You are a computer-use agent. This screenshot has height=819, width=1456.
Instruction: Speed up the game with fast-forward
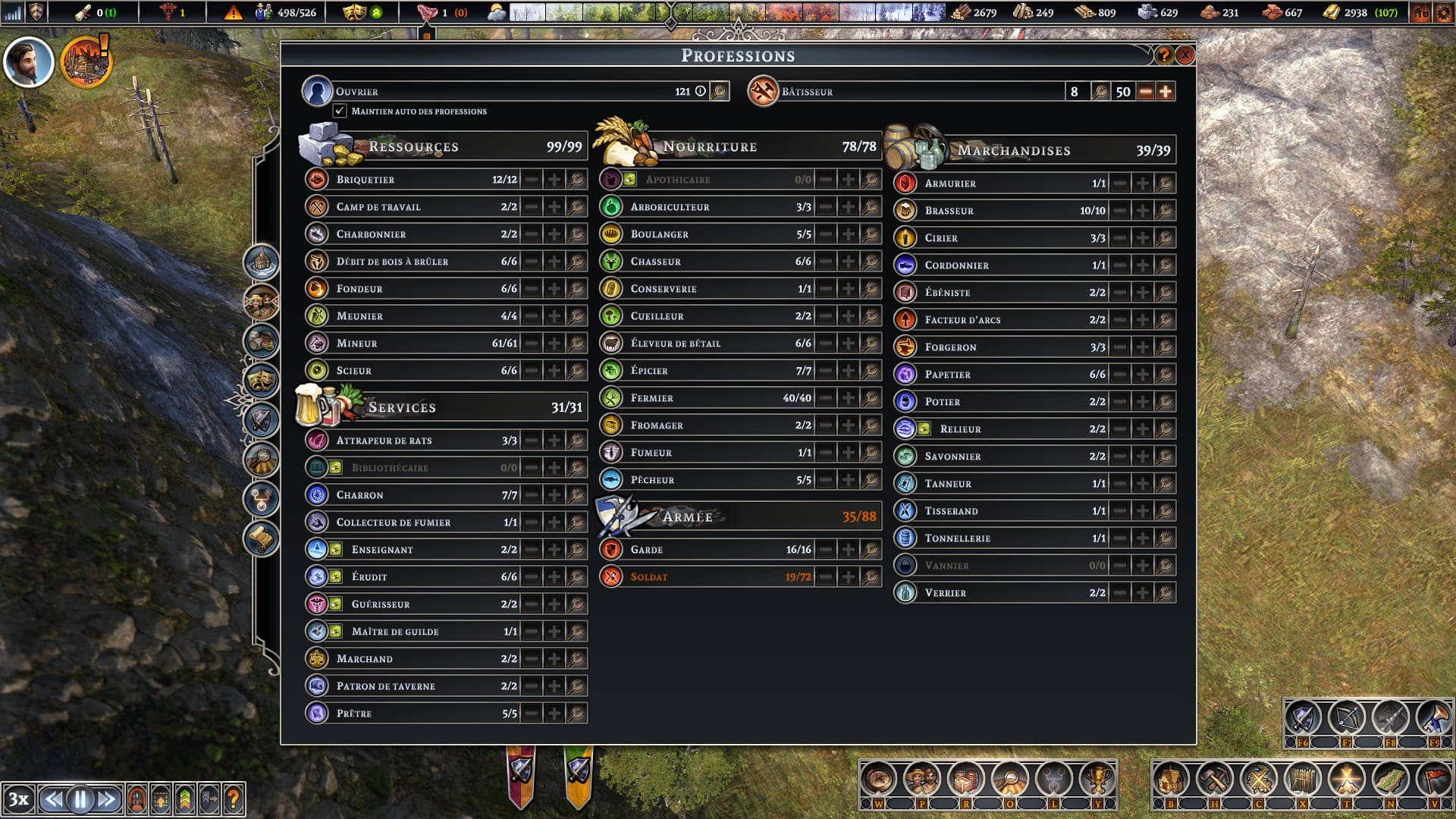[x=107, y=799]
